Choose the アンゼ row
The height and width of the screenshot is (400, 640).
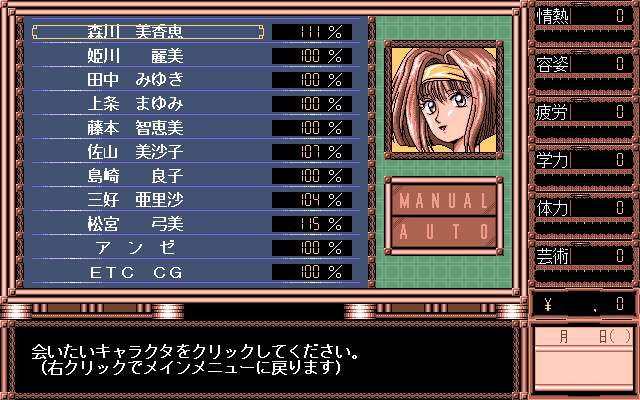(150, 247)
